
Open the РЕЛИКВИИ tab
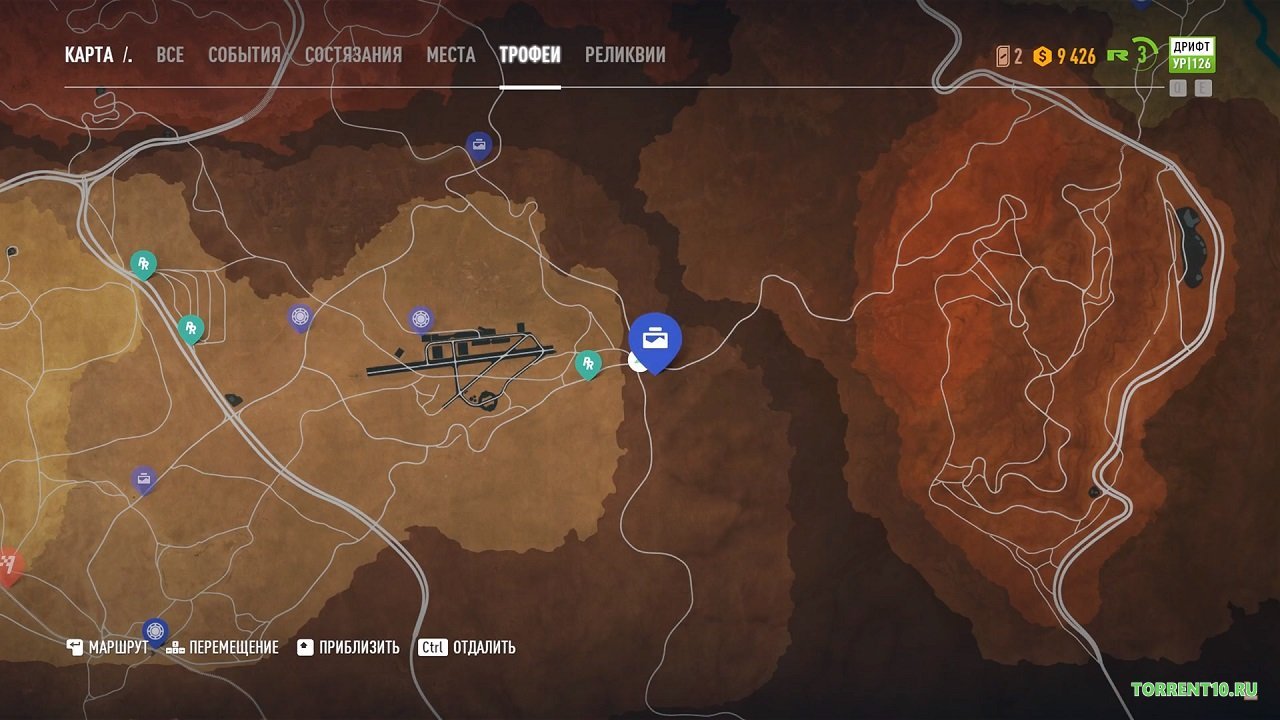(x=625, y=55)
